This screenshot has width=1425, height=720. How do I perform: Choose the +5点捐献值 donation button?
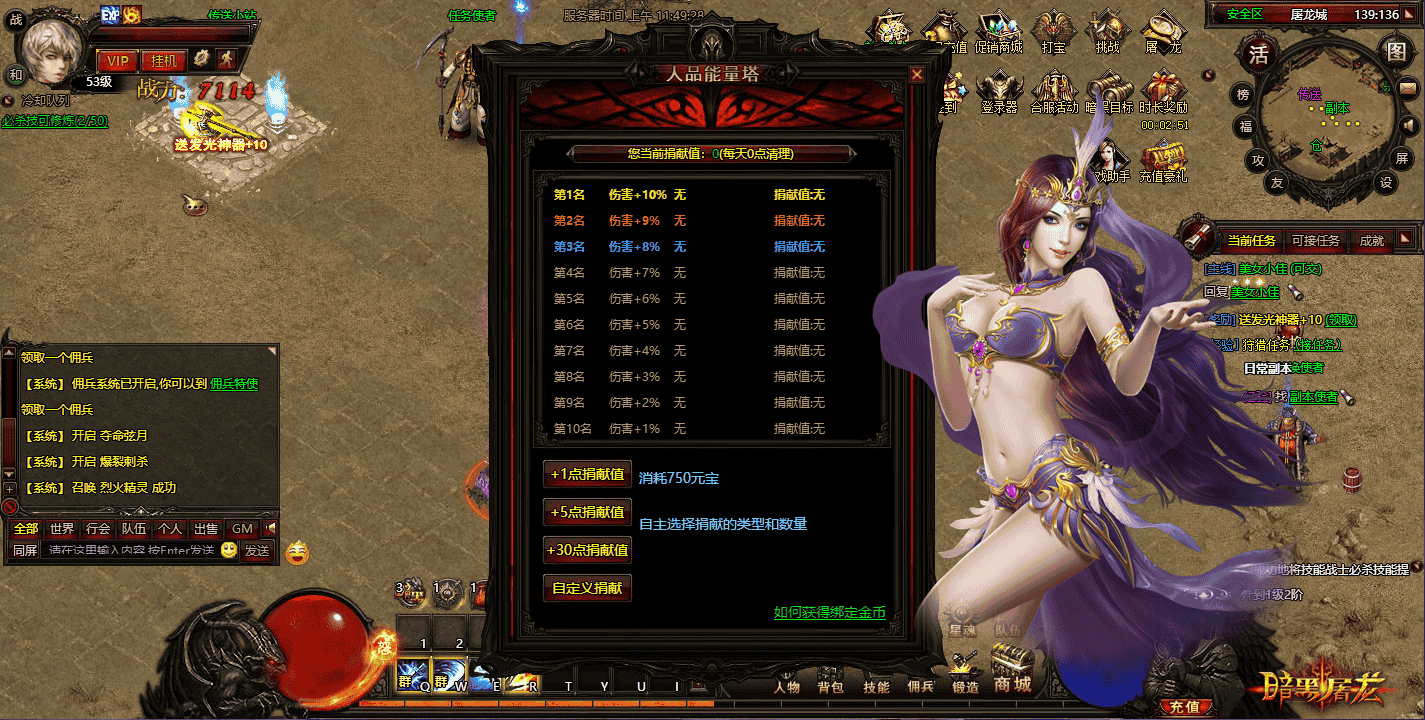click(587, 512)
